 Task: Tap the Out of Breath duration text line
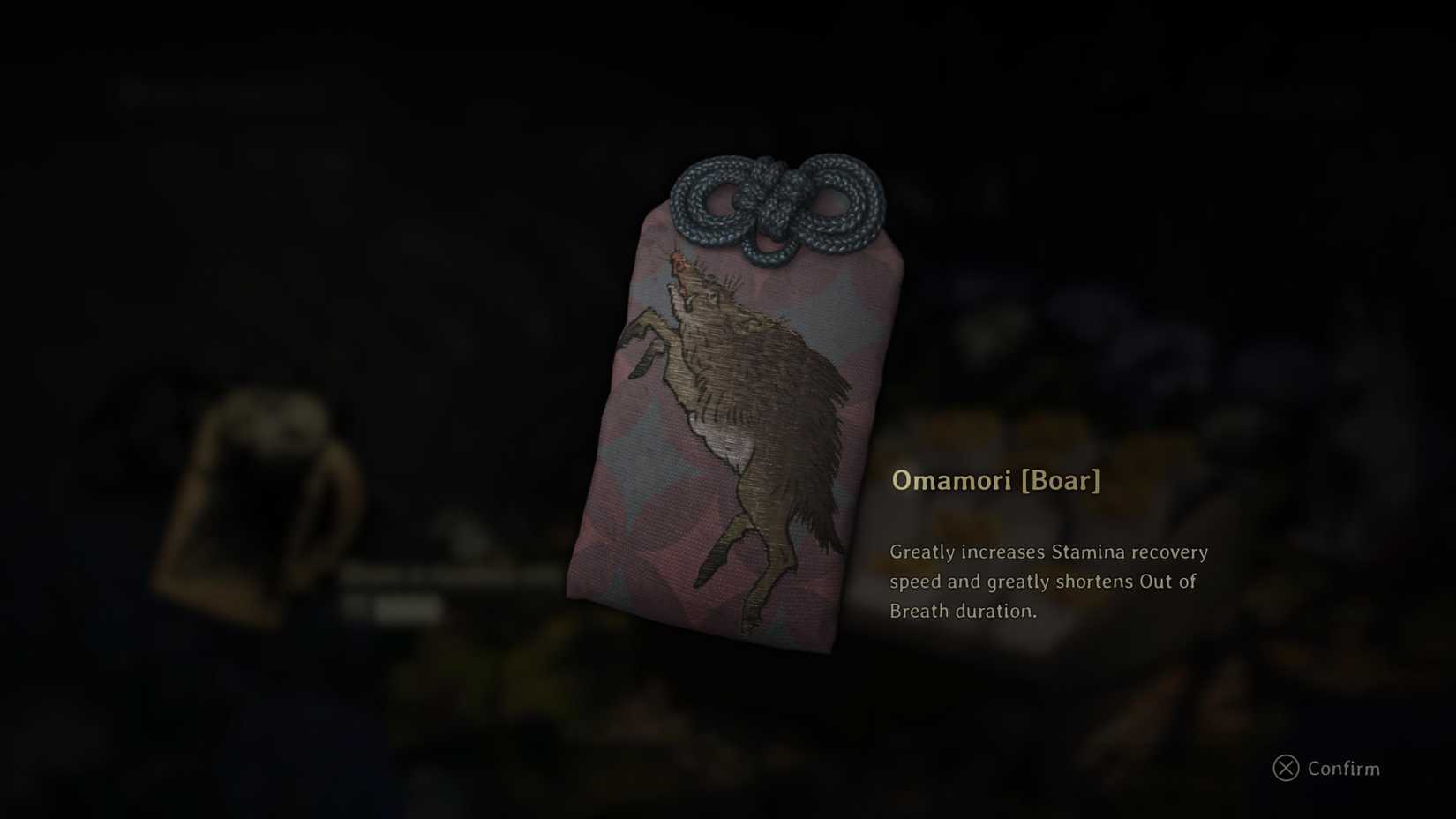966,610
